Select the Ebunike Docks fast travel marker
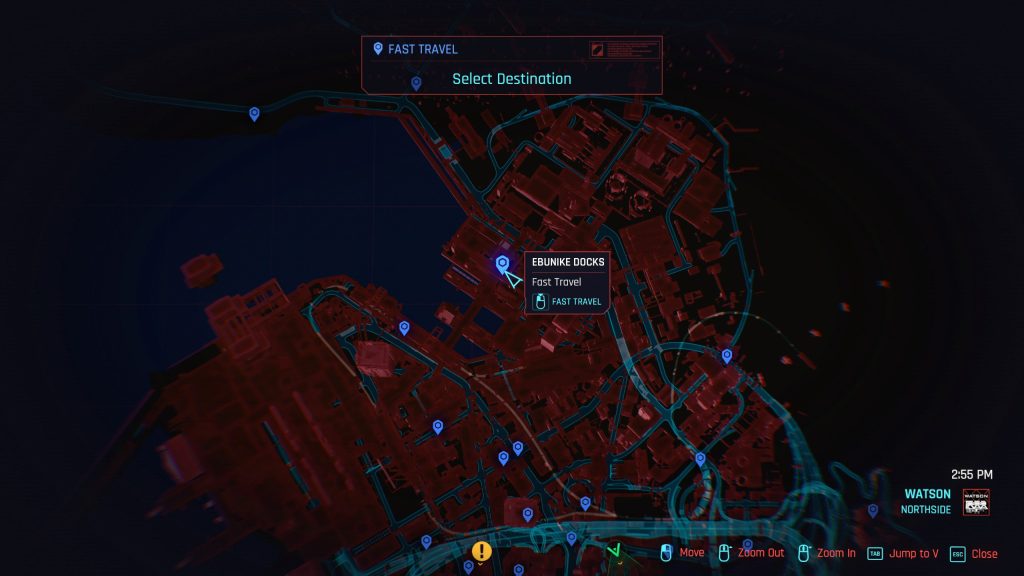 coord(502,264)
